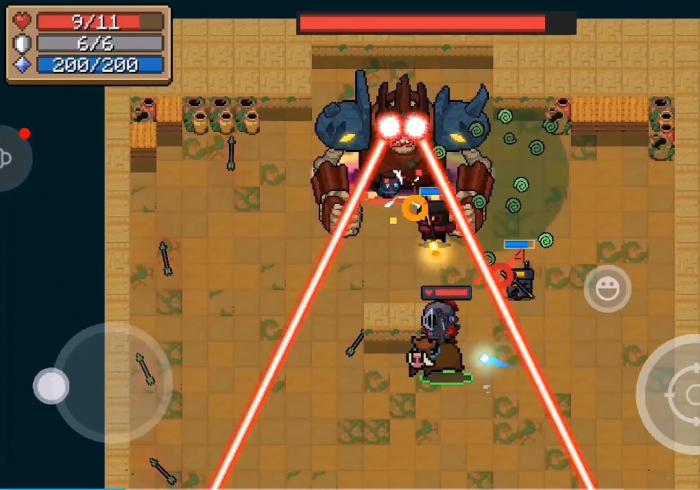The height and width of the screenshot is (490, 700).
Task: Tap the virtual movement joystick knob
Action: coord(51,386)
